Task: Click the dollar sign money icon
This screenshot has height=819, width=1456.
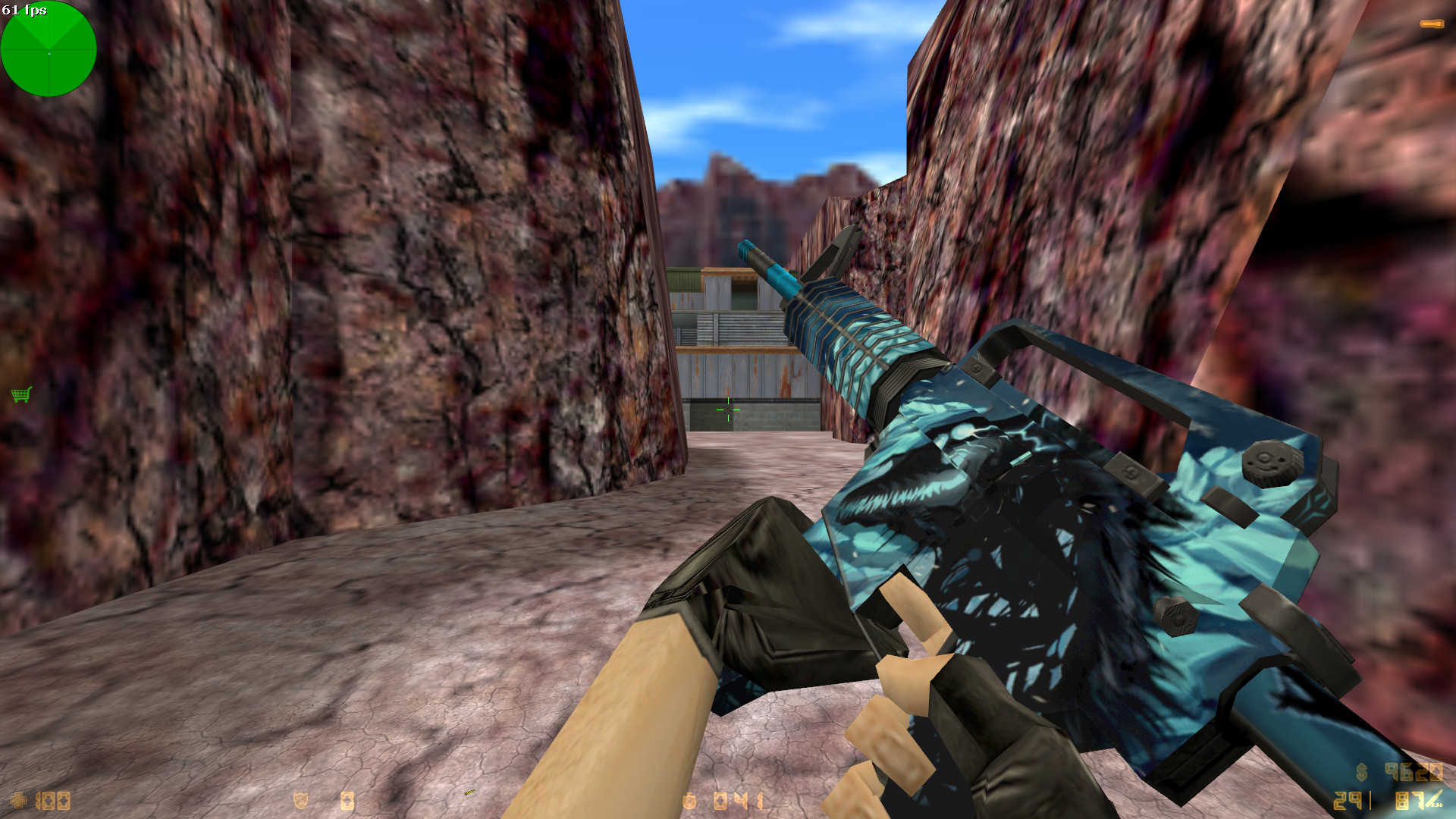Action: click(1362, 772)
